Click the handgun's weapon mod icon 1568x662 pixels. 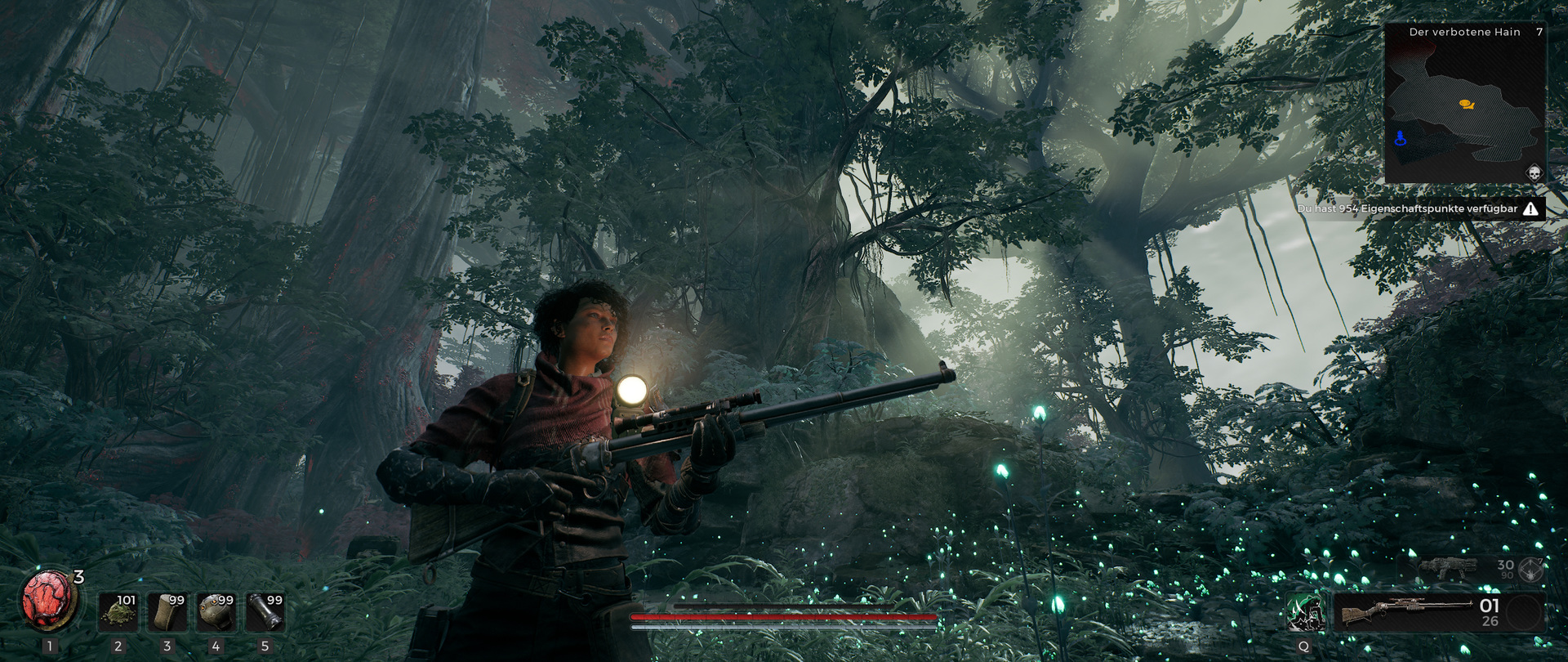coord(1531,569)
